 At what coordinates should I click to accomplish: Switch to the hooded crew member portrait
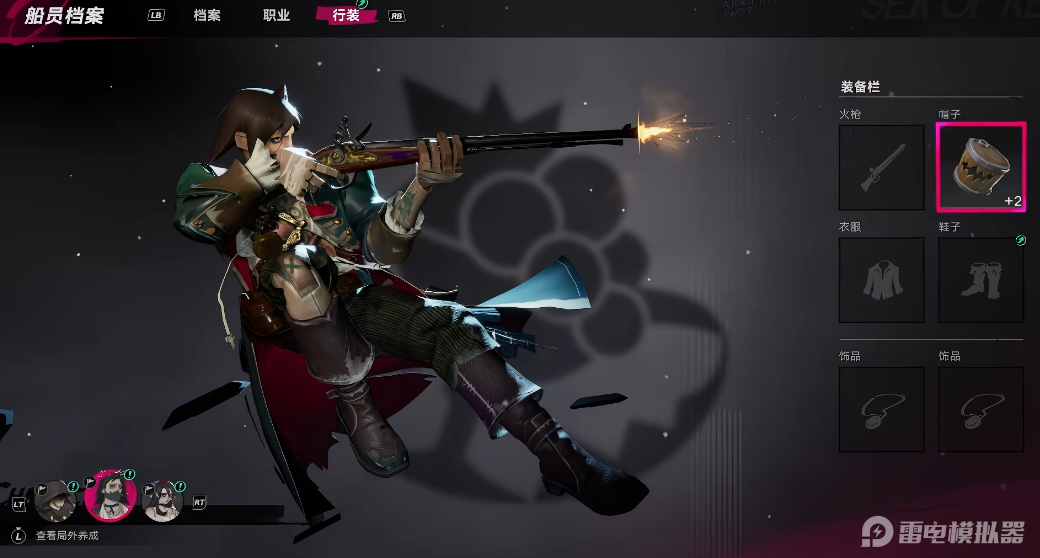point(56,500)
